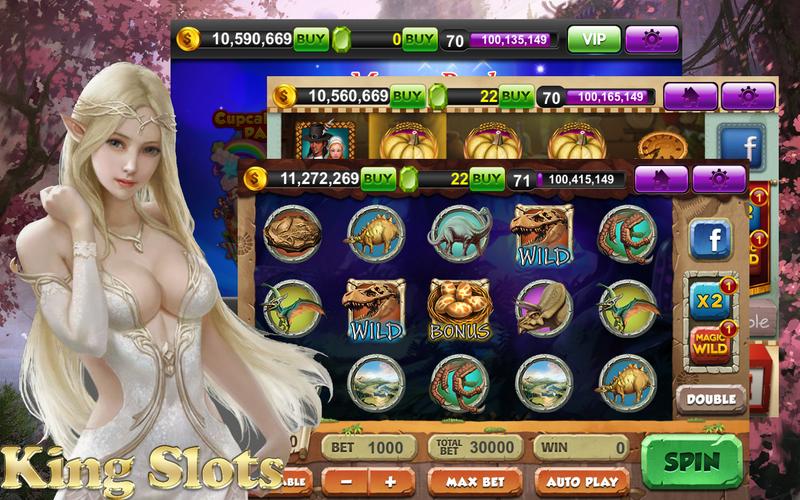Viewport: 800px width, 500px height.
Task: Select the MAX BET button
Action: (472, 482)
